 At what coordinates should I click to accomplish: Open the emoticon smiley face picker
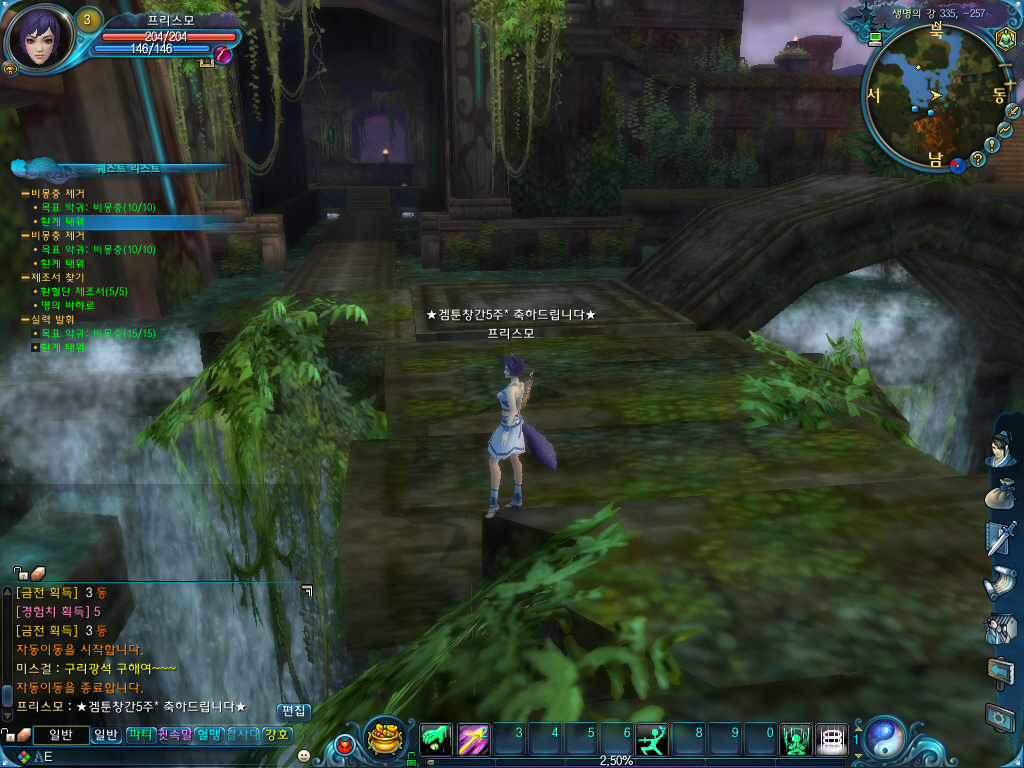(x=304, y=755)
